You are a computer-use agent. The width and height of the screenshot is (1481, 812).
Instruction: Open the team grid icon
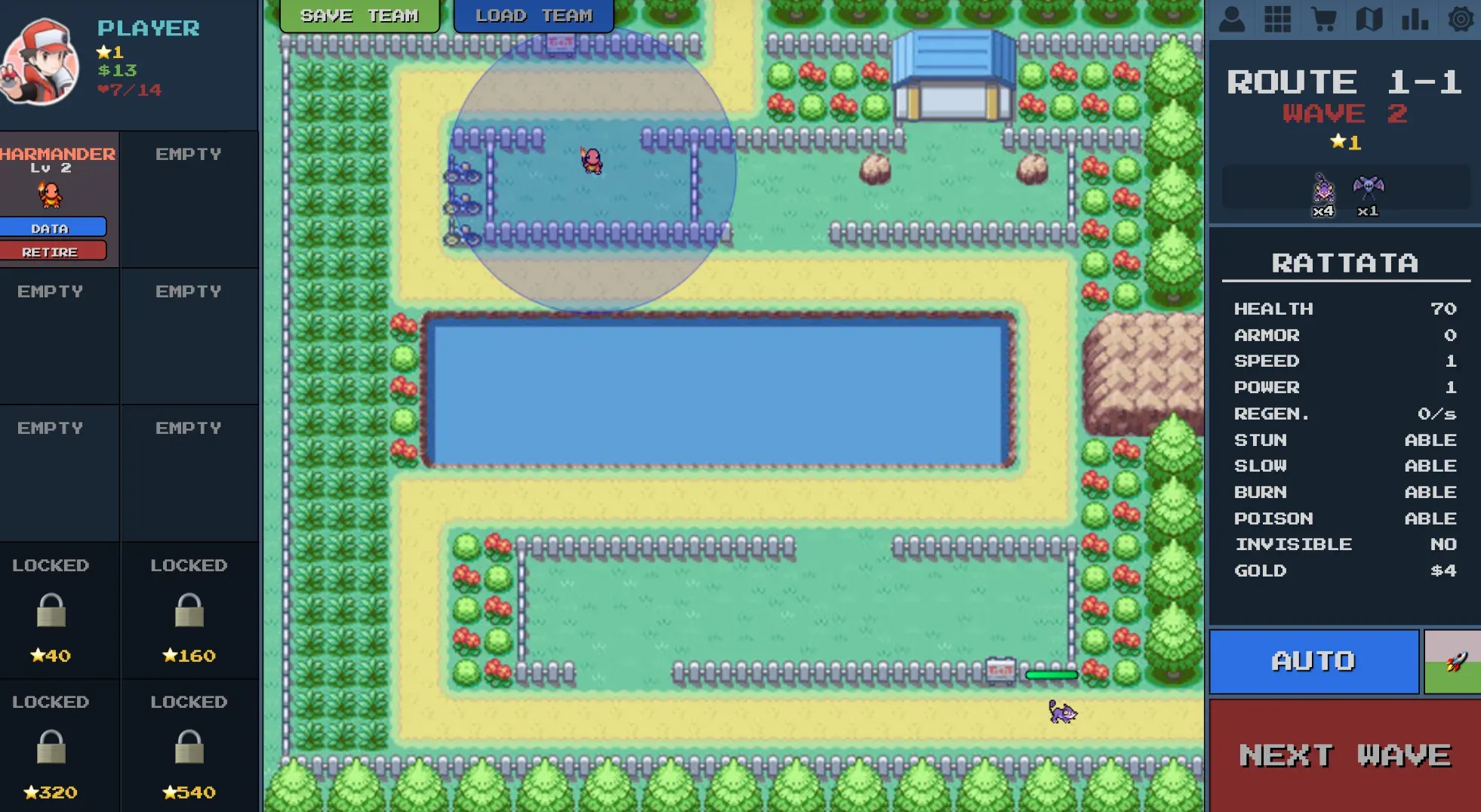click(1277, 19)
